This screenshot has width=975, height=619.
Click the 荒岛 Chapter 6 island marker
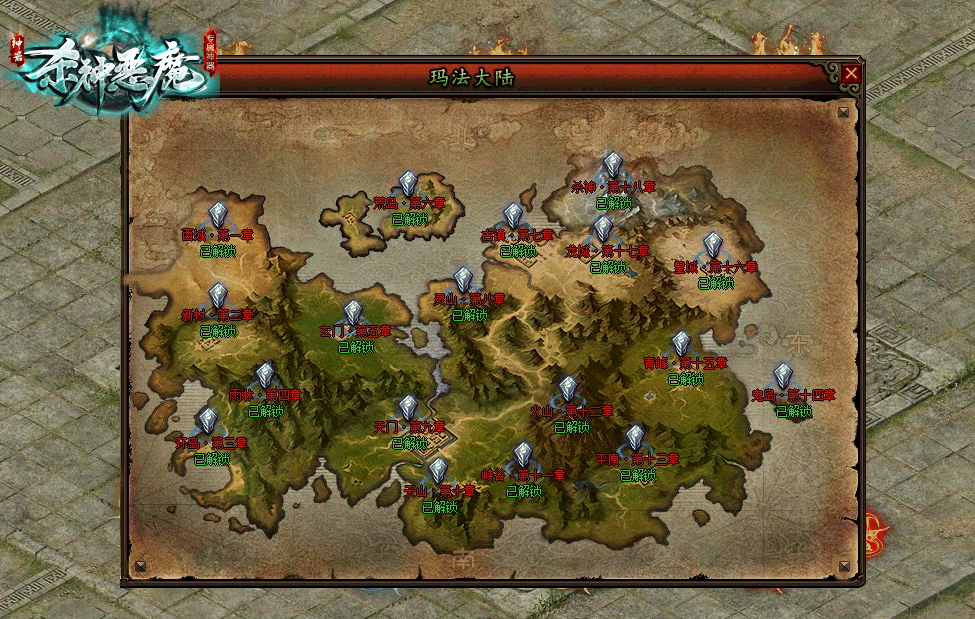(408, 184)
